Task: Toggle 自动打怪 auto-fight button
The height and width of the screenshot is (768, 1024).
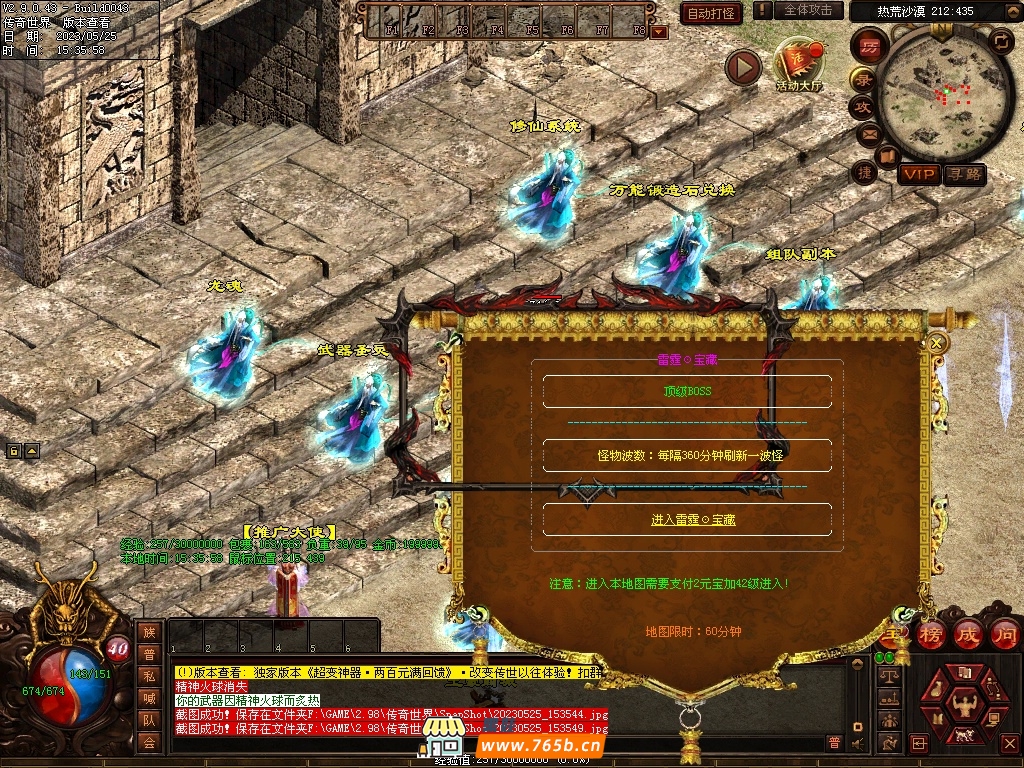Action: pyautogui.click(x=711, y=13)
